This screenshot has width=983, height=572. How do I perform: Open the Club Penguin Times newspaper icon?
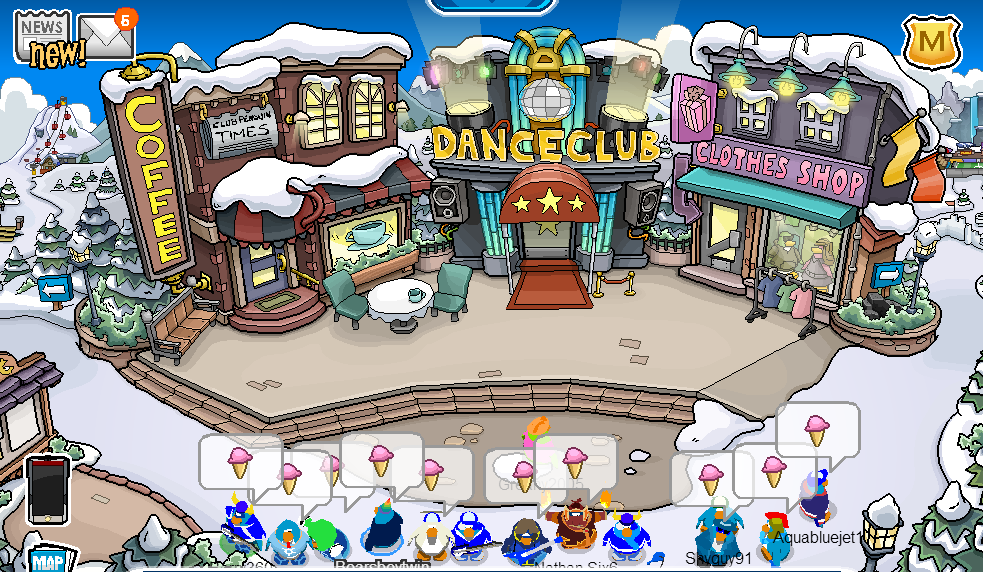(x=42, y=38)
